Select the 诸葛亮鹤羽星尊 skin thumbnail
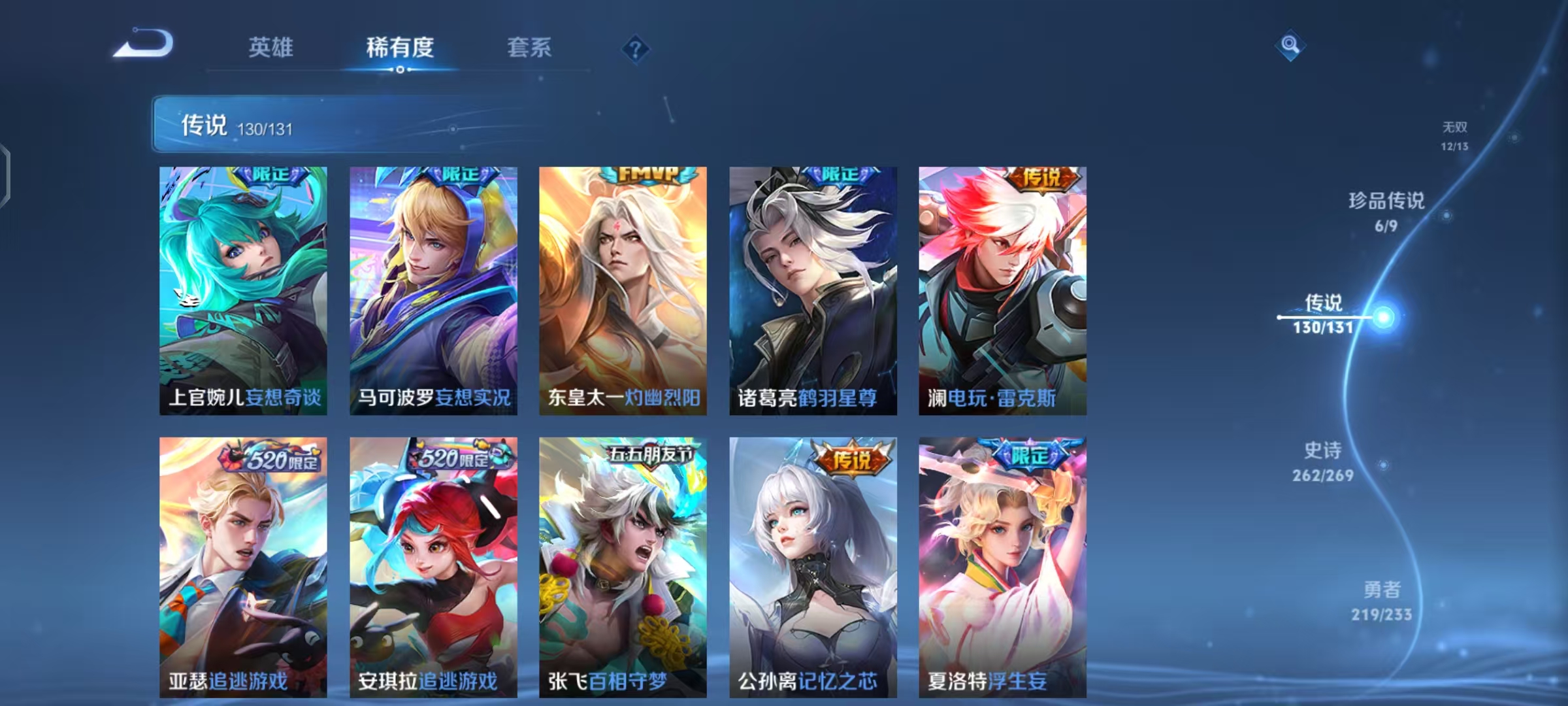Viewport: 1568px width, 706px height. 810,288
